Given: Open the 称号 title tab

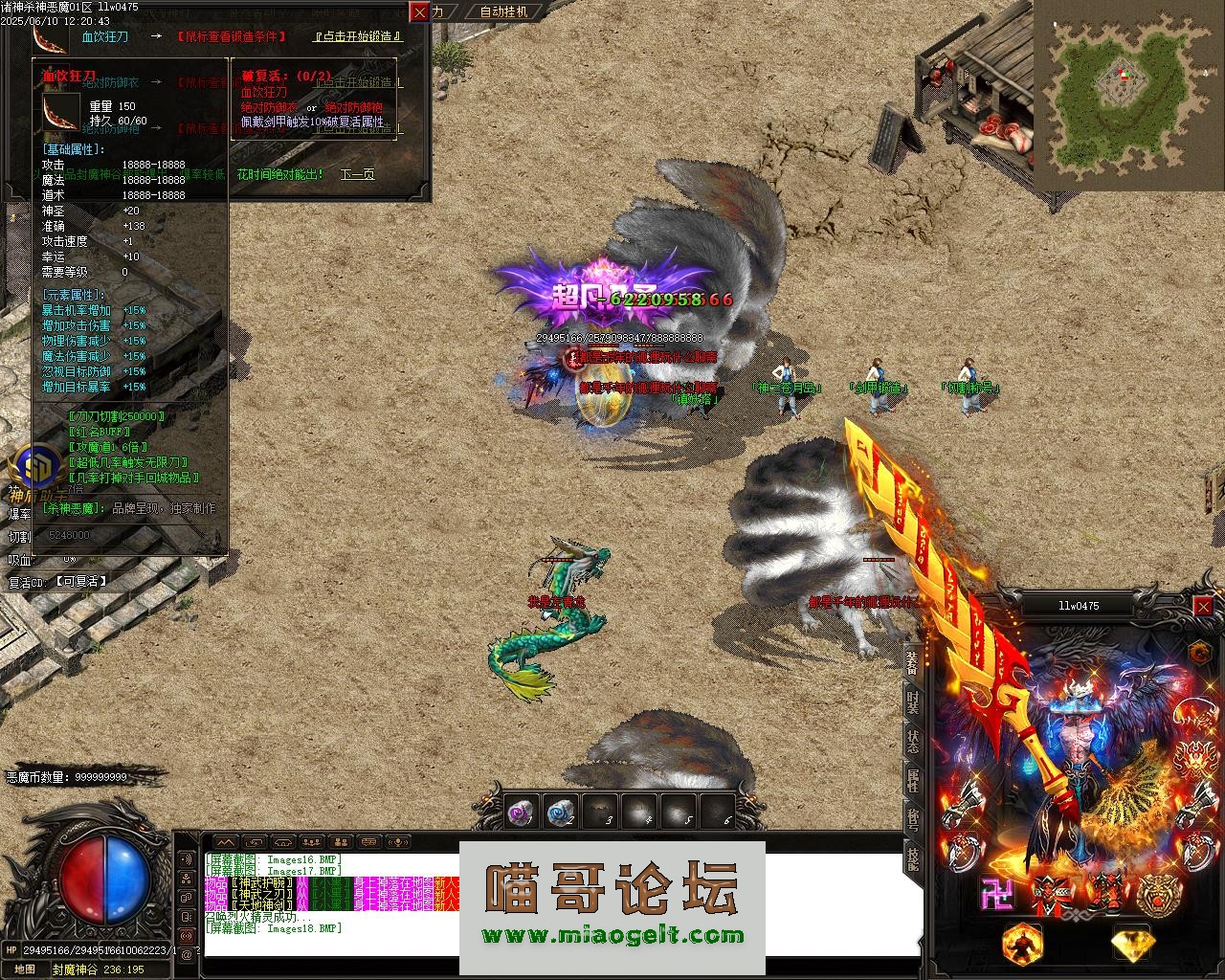Looking at the screenshot, I should click(912, 819).
